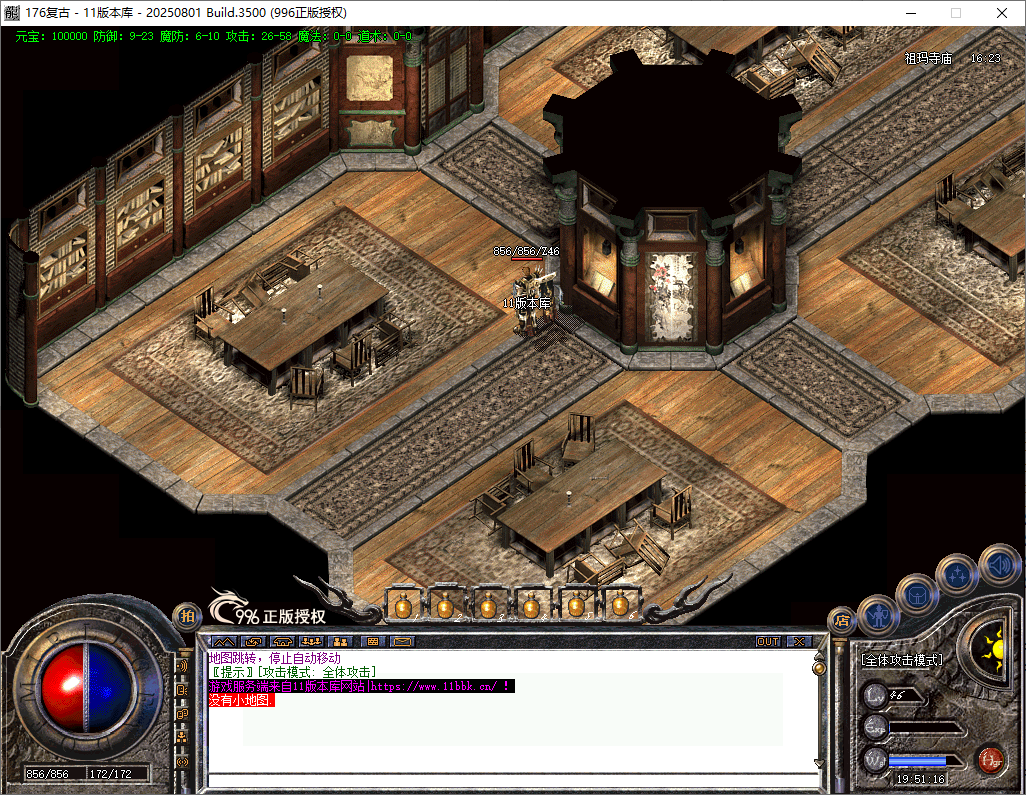Click the 全体攻击模式 attack mode label

901,660
